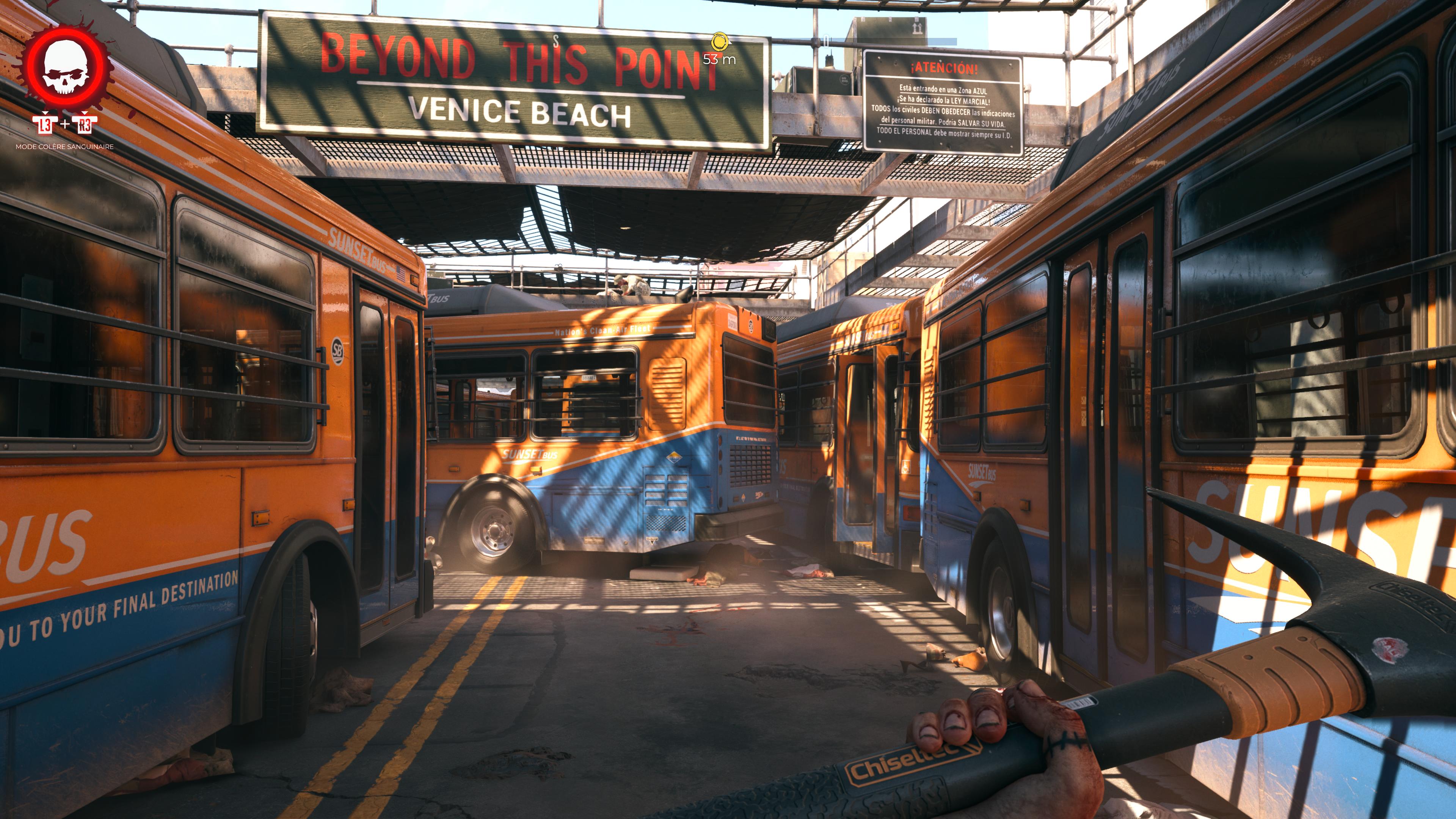The image size is (1456, 819).
Task: Click the triangle above the R3 prompt
Action: click(85, 114)
